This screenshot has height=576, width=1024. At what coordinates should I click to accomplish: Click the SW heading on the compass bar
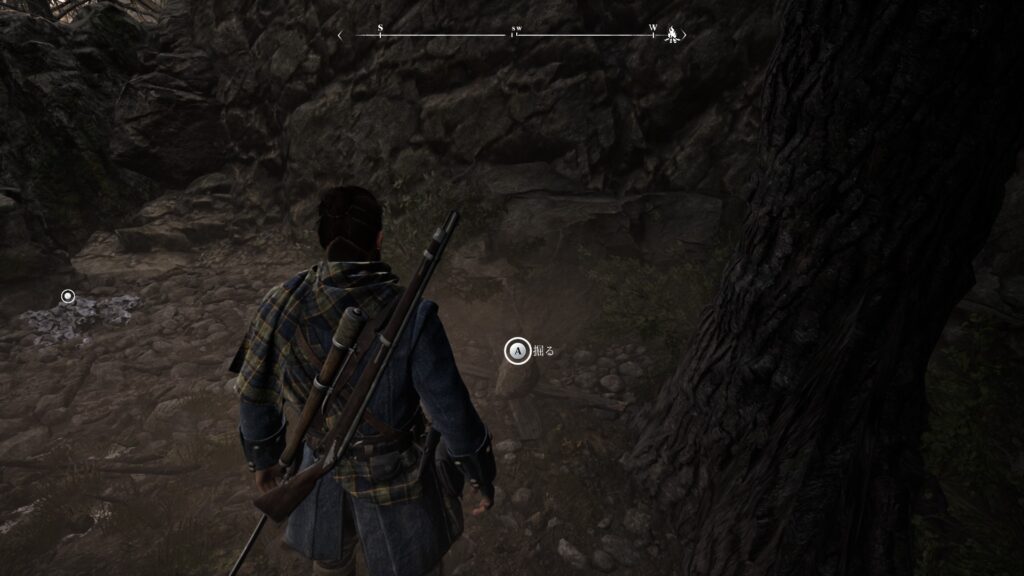pyautogui.click(x=516, y=31)
